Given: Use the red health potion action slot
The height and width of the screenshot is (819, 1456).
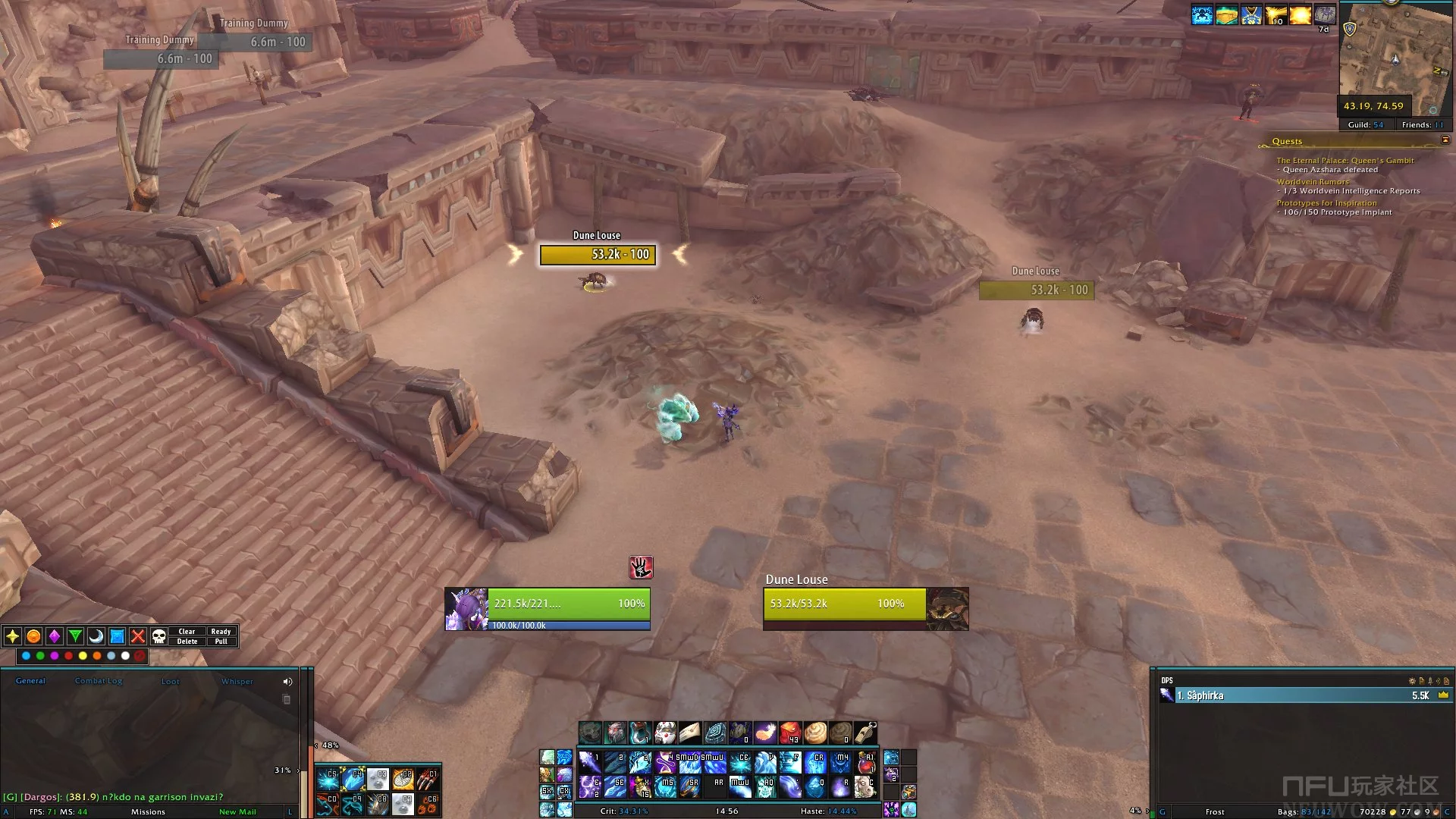Looking at the screenshot, I should click(x=790, y=733).
